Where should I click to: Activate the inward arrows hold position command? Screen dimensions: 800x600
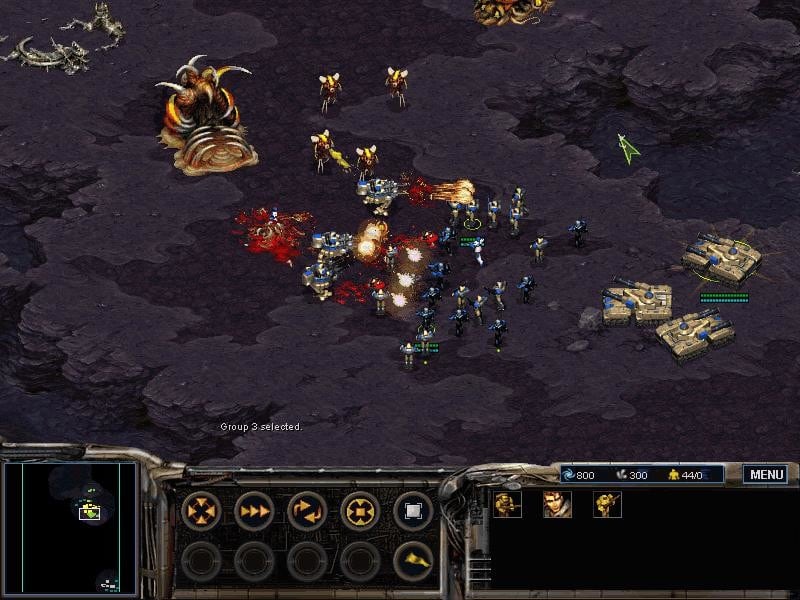click(x=360, y=511)
